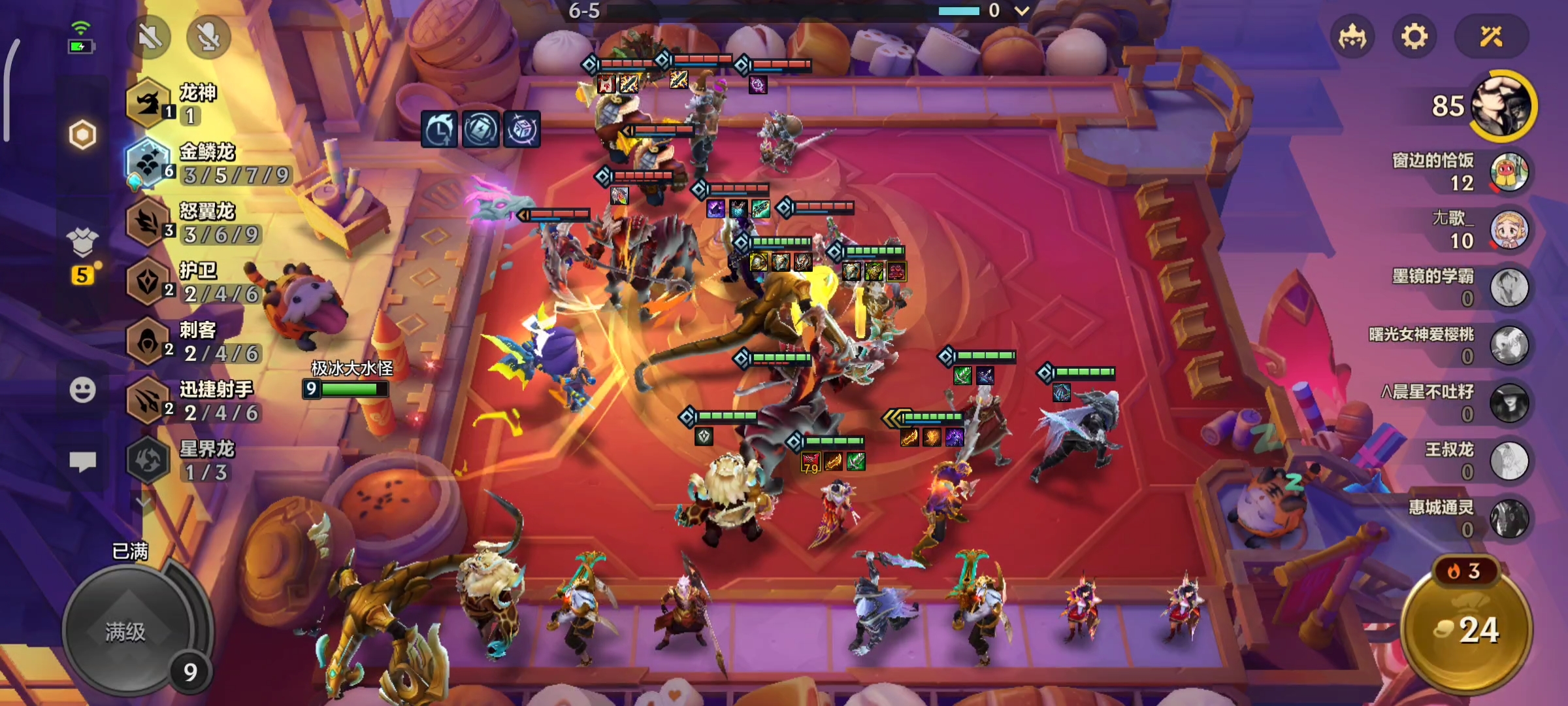Expand the stage tracker dropdown arrow
1568x706 pixels.
pyautogui.click(x=1022, y=10)
